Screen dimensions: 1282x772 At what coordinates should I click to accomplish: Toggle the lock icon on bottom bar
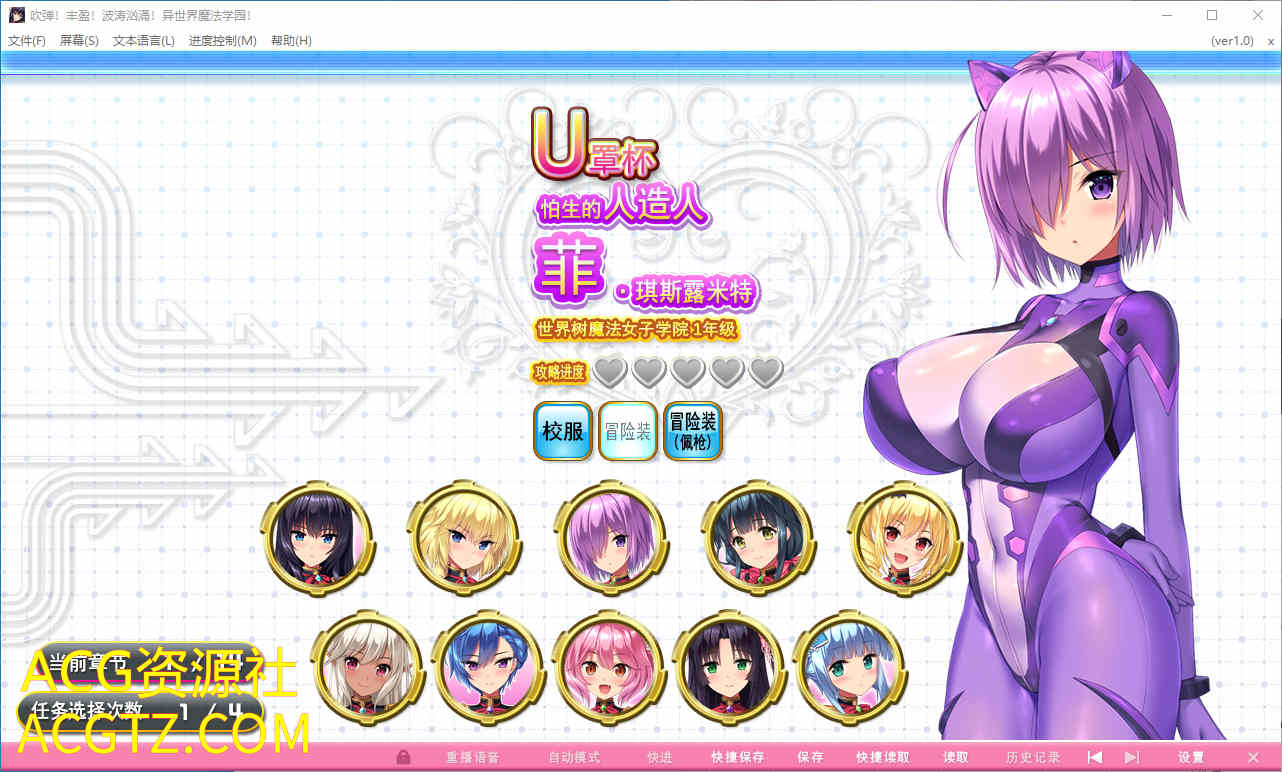pos(404,757)
